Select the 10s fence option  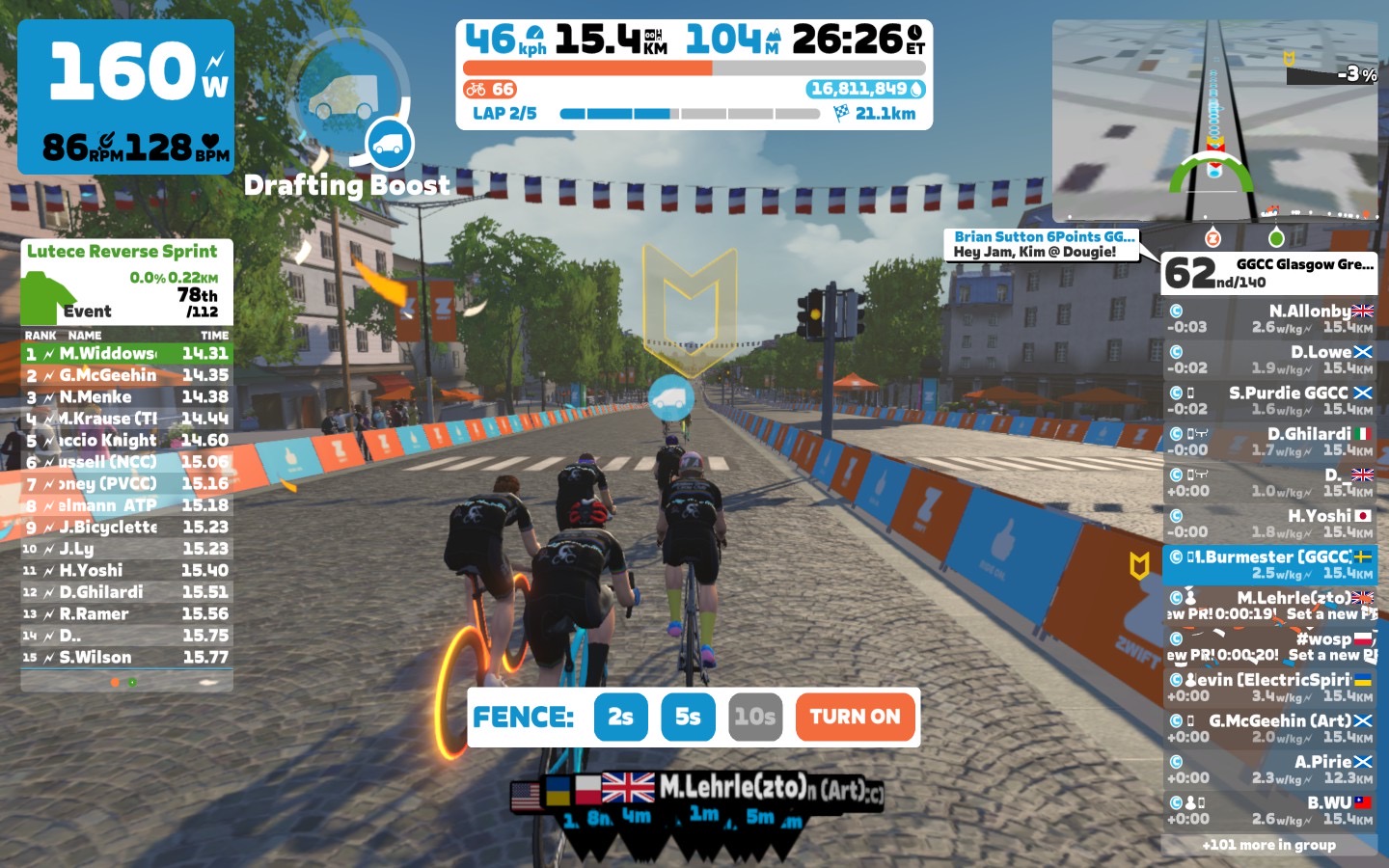(x=754, y=717)
